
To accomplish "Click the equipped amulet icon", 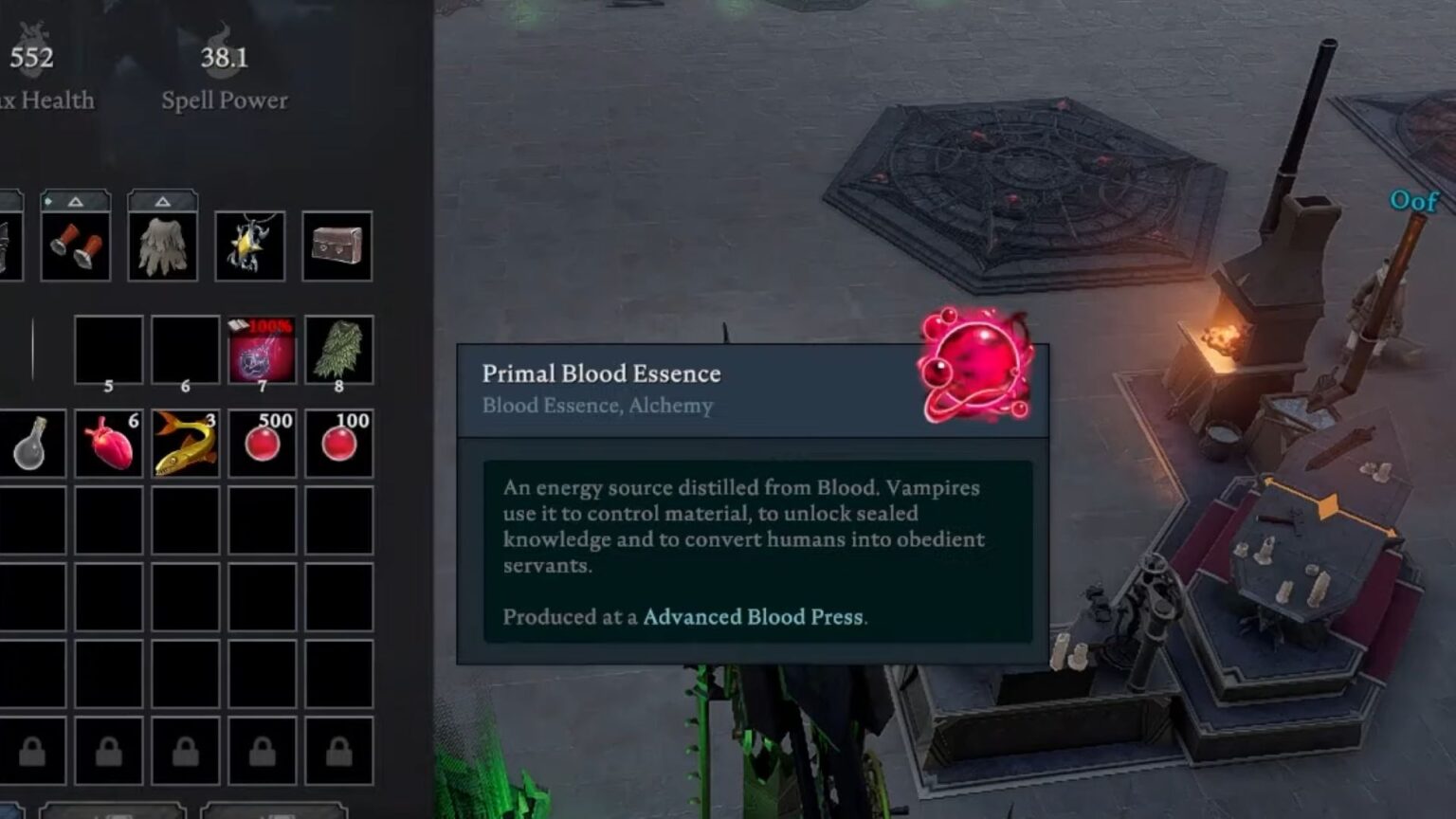I will pos(250,246).
